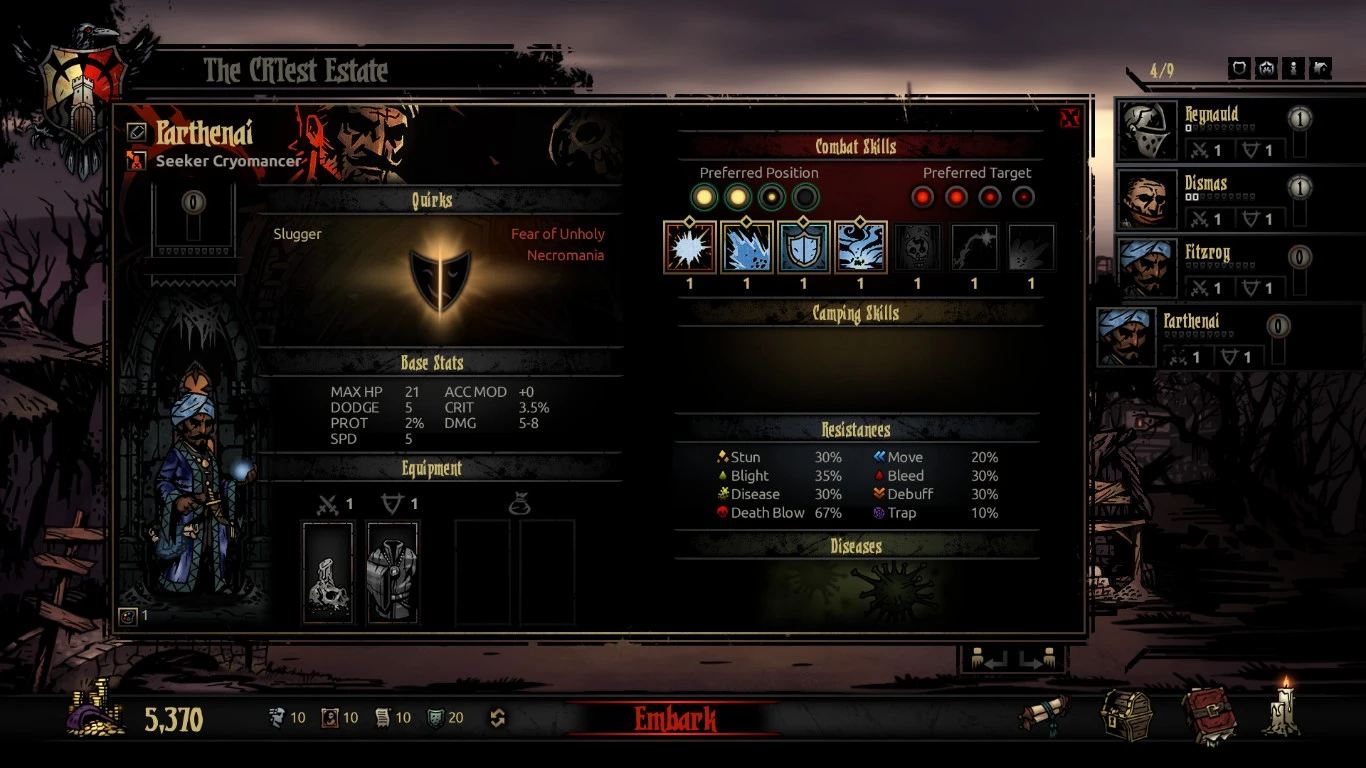This screenshot has width=1366, height=768.
Task: Close the hero info panel
Action: tap(1069, 119)
